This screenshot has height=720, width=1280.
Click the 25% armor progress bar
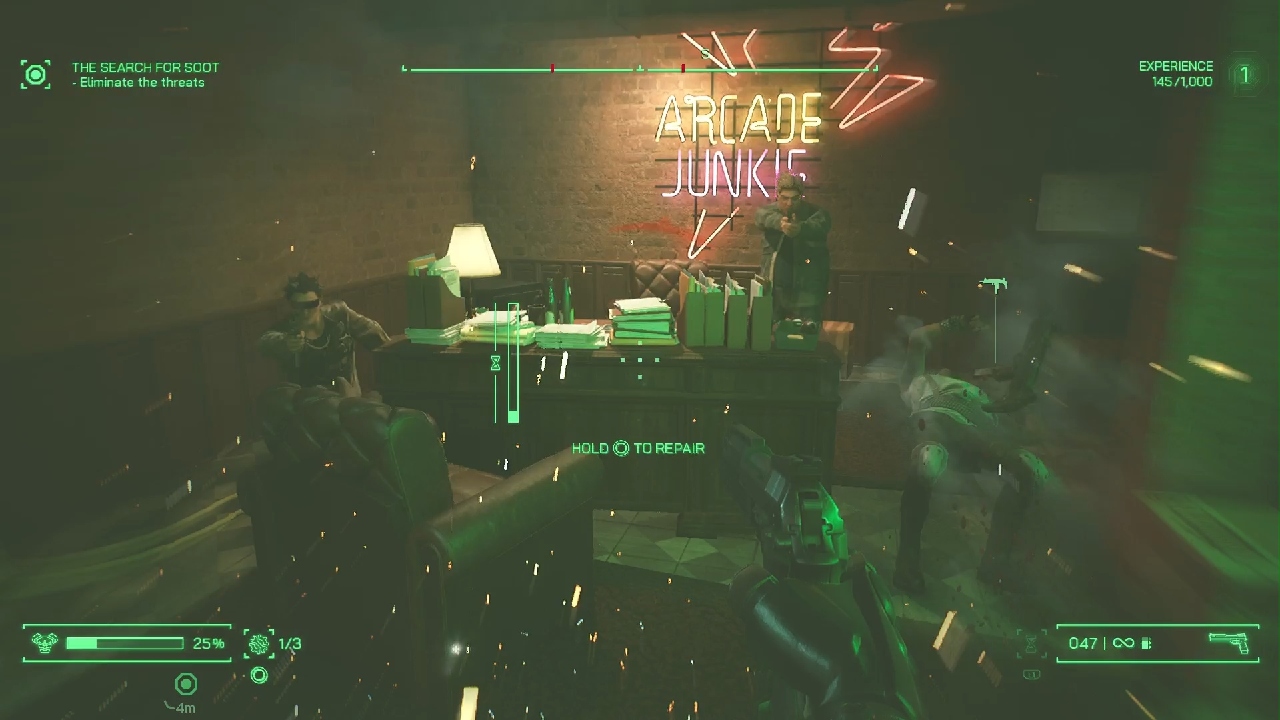[x=124, y=643]
